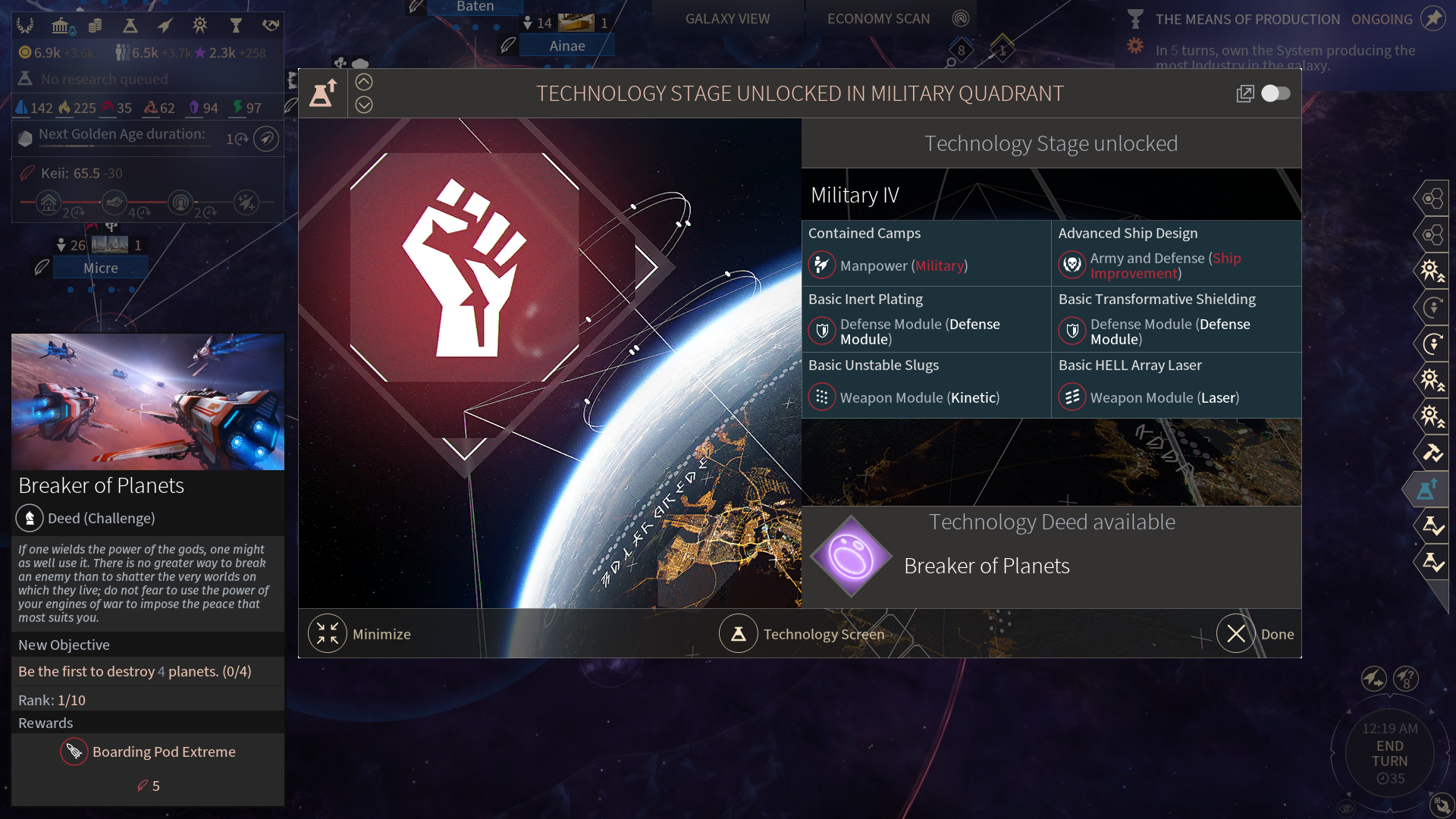Click the End Turn button
Screen dimensions: 1456x819
(x=1389, y=753)
